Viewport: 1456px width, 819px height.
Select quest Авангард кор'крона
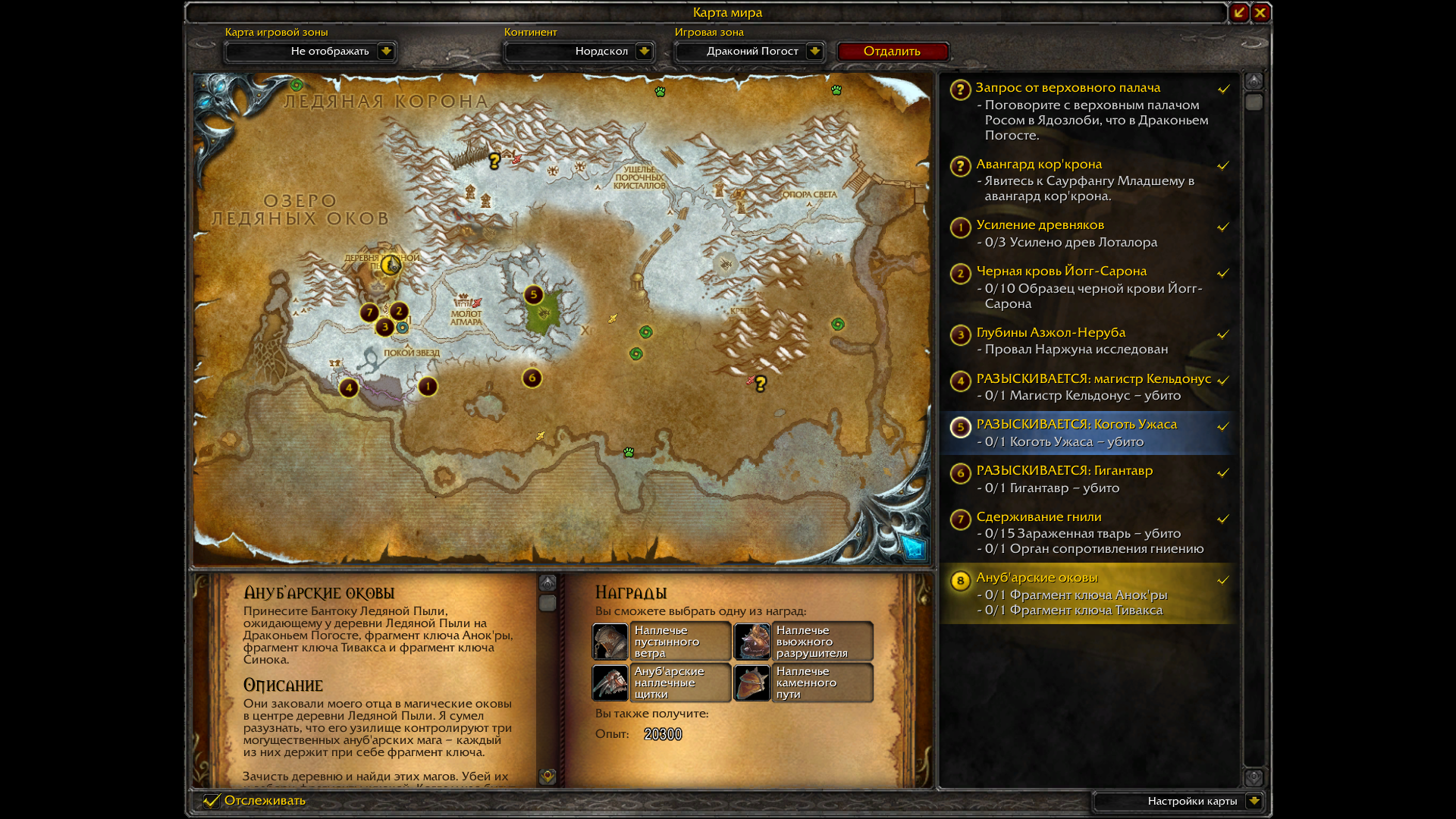1039,165
